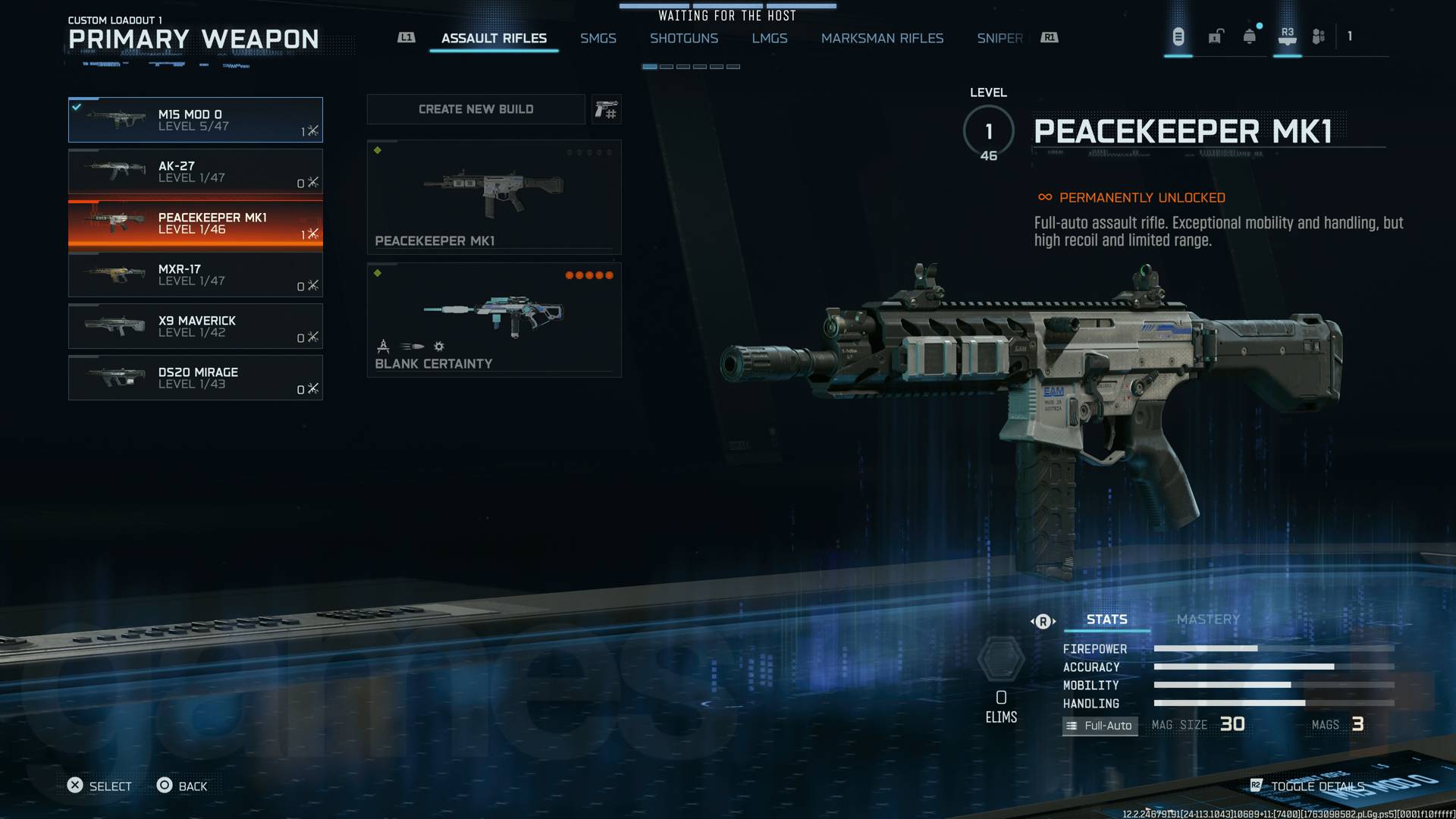Click the R3 social menu icon

click(1287, 36)
